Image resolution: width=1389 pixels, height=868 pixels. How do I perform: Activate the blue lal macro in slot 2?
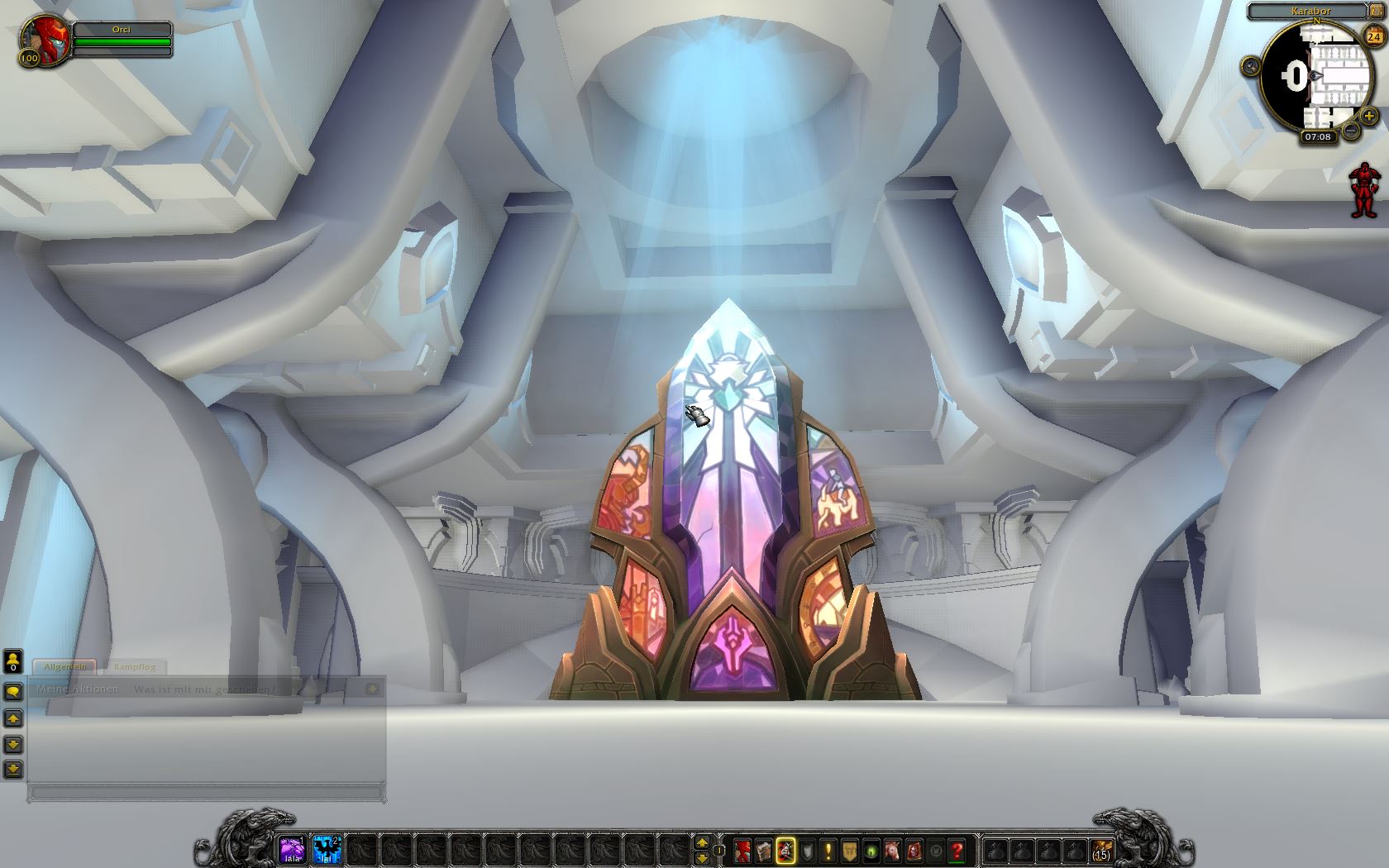[x=327, y=849]
